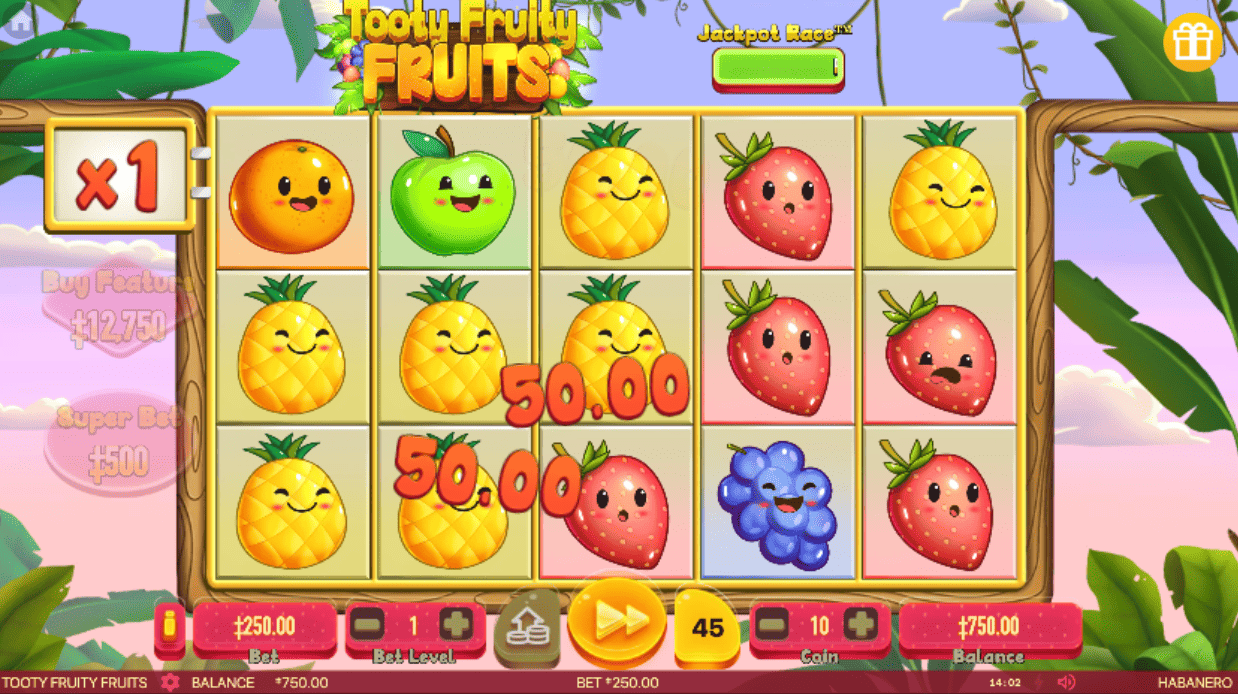This screenshot has width=1238, height=694.
Task: Lower the Coin value
Action: [x=772, y=627]
